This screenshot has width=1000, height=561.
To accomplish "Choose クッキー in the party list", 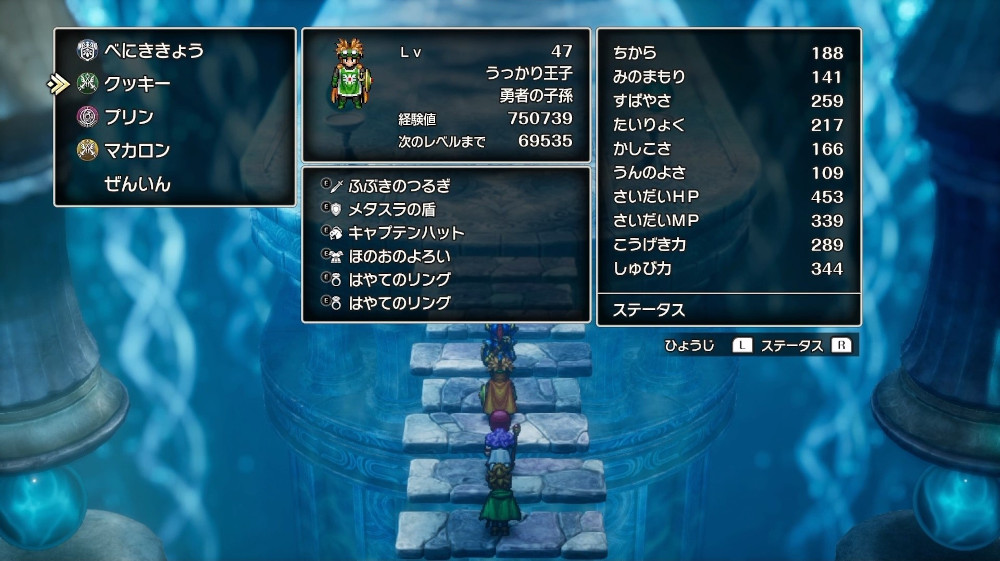I will (137, 84).
